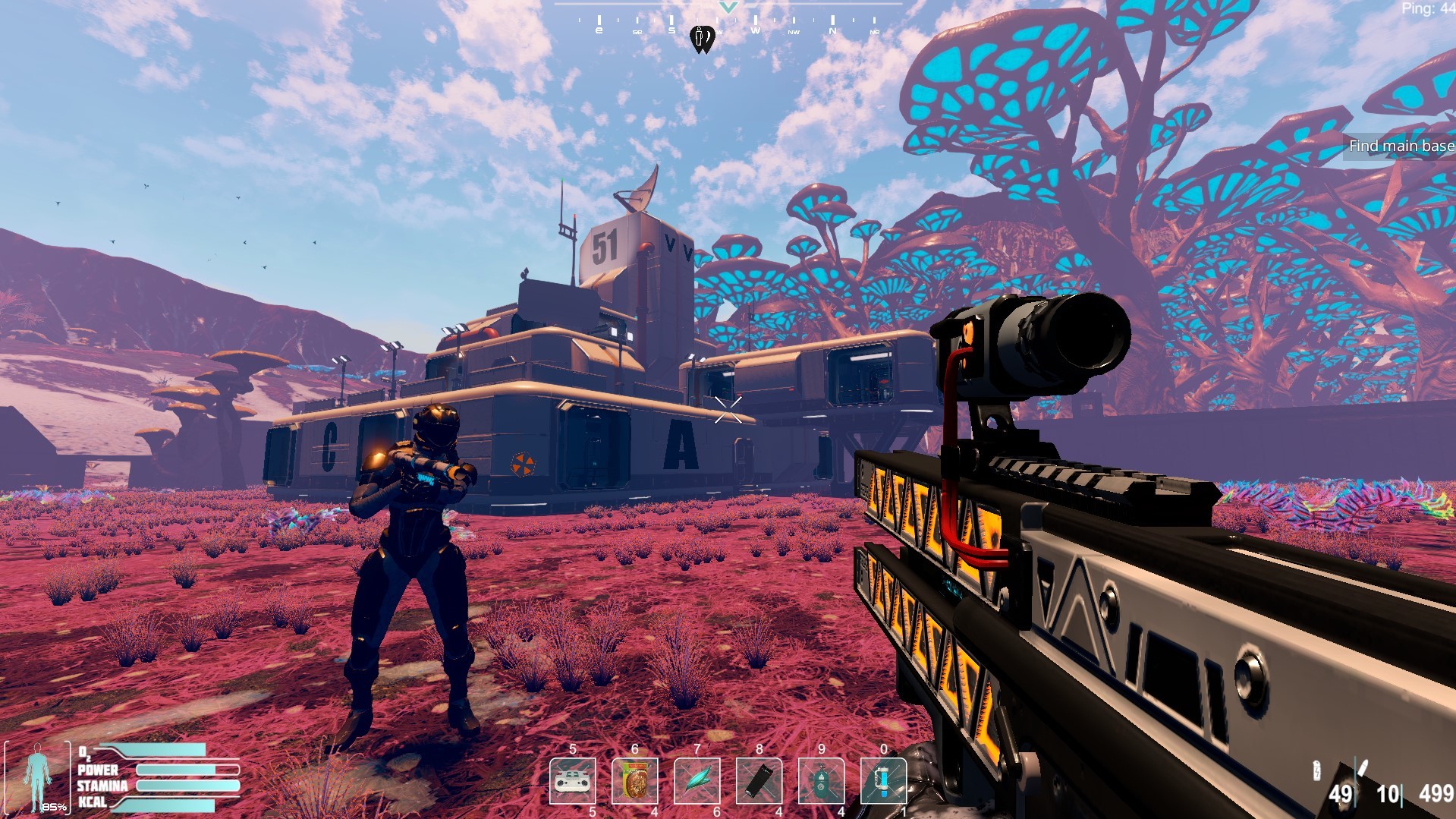The width and height of the screenshot is (1456, 819).
Task: Choose the canned food hotbar slot
Action: click(x=635, y=781)
